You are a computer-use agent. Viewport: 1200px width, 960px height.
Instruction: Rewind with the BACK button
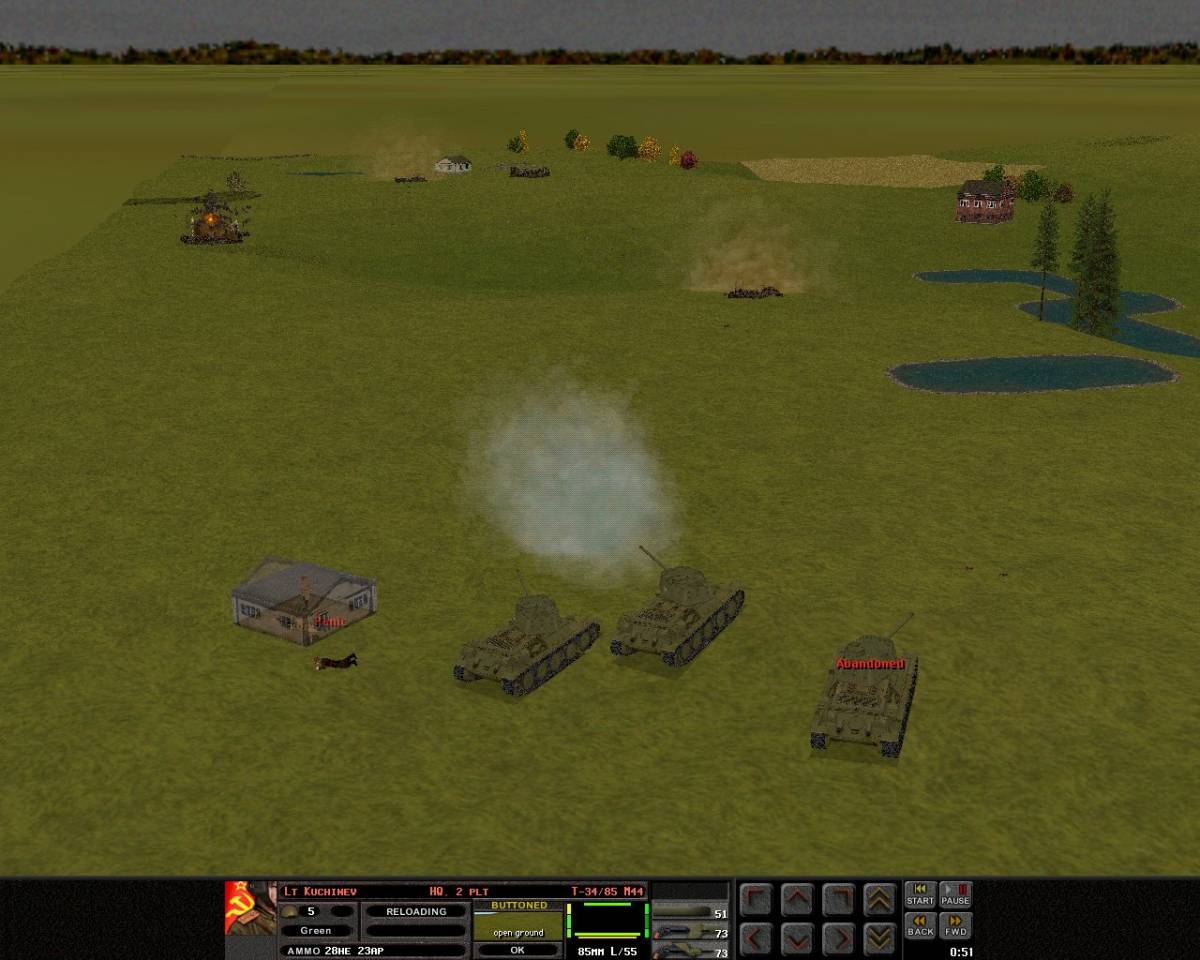coord(920,926)
